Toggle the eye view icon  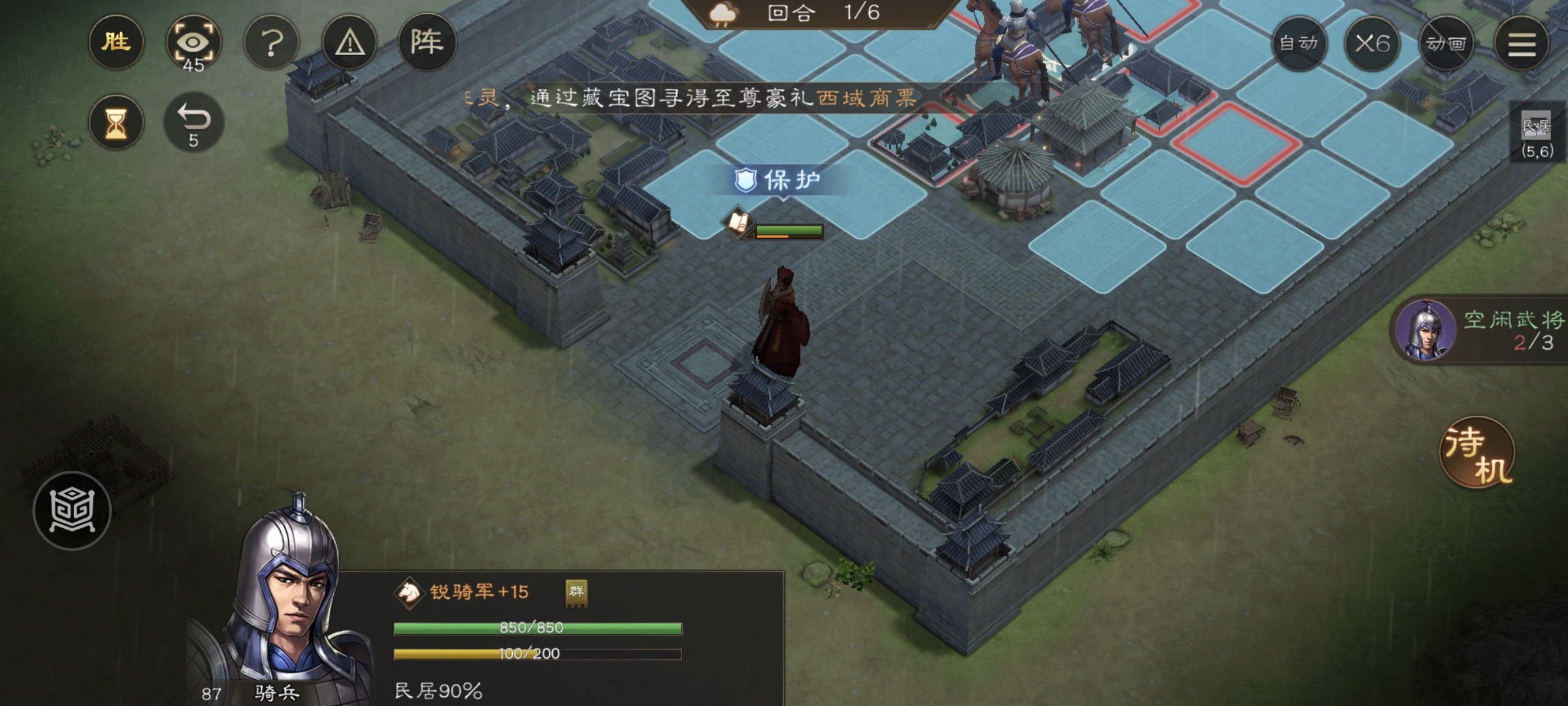pos(193,43)
